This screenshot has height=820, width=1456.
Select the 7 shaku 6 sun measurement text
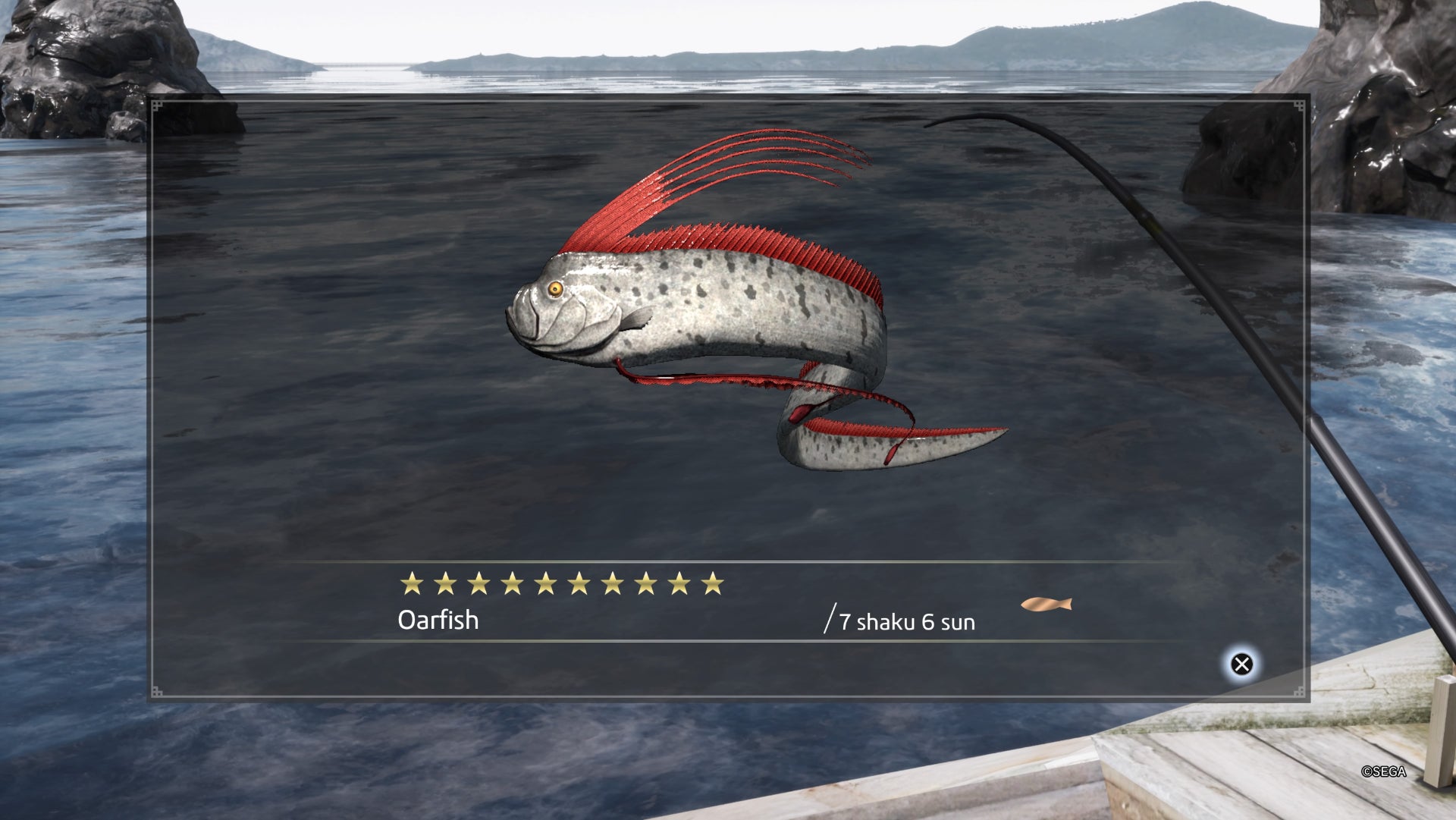pyautogui.click(x=908, y=622)
